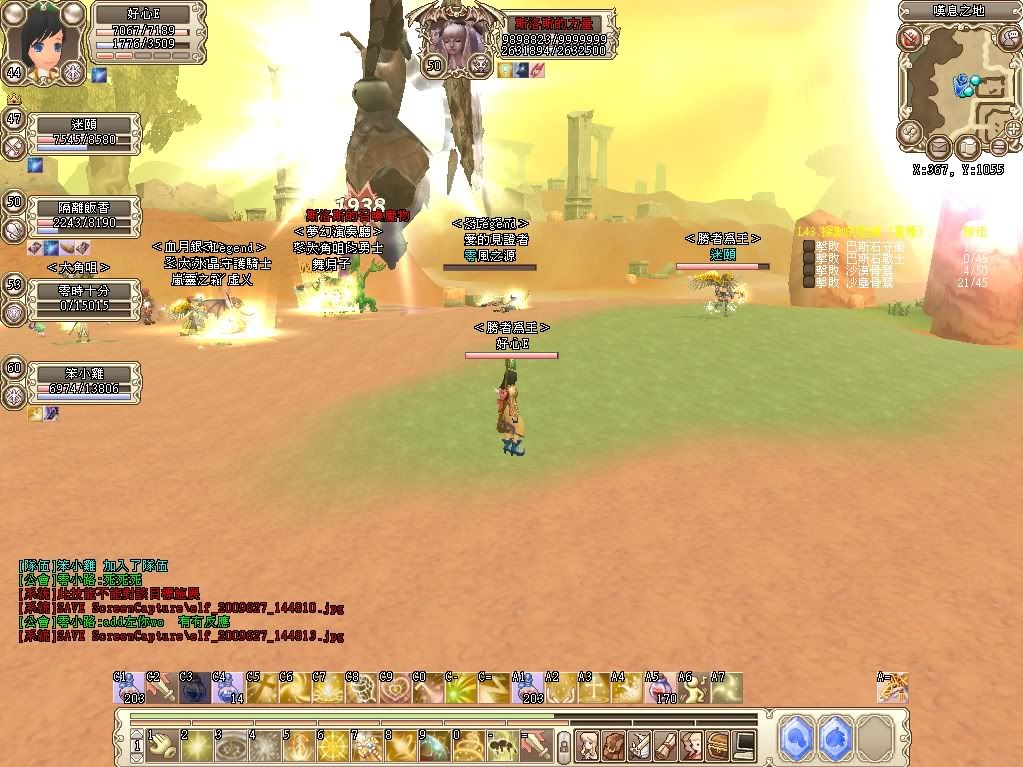
Task: Open the computer monitor system menu icon
Action: click(x=743, y=744)
